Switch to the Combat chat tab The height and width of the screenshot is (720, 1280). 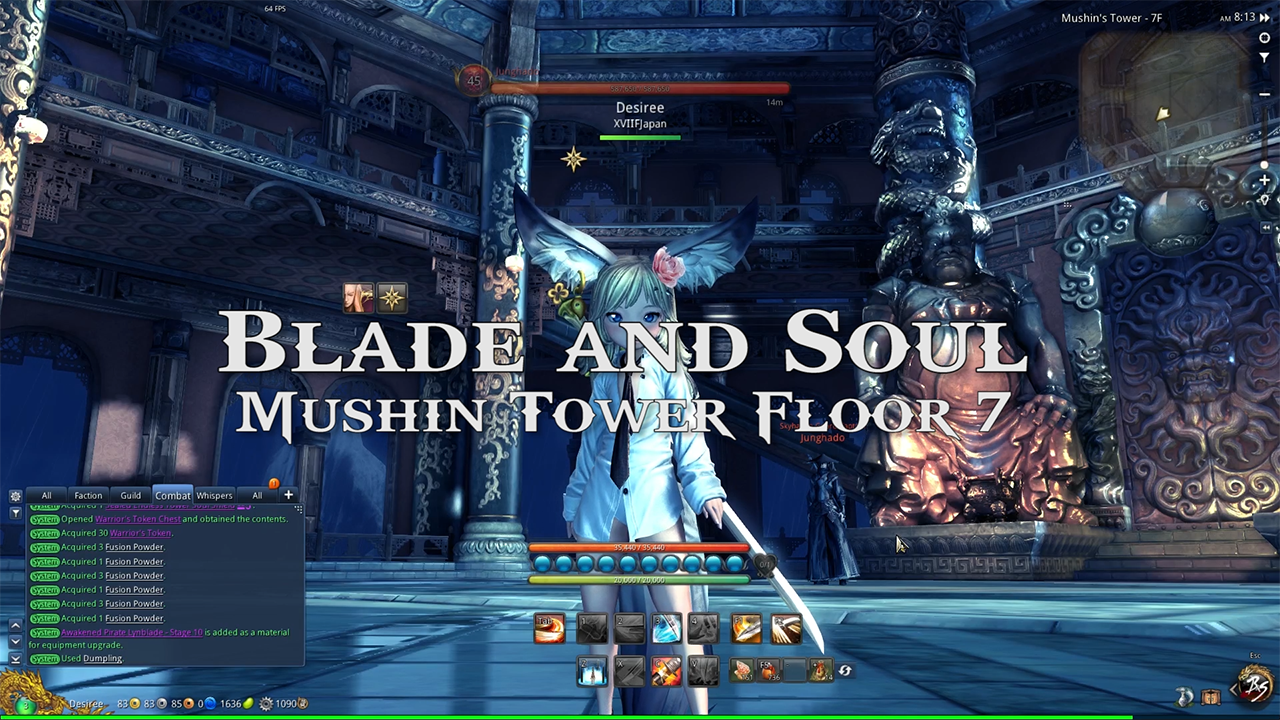click(172, 495)
